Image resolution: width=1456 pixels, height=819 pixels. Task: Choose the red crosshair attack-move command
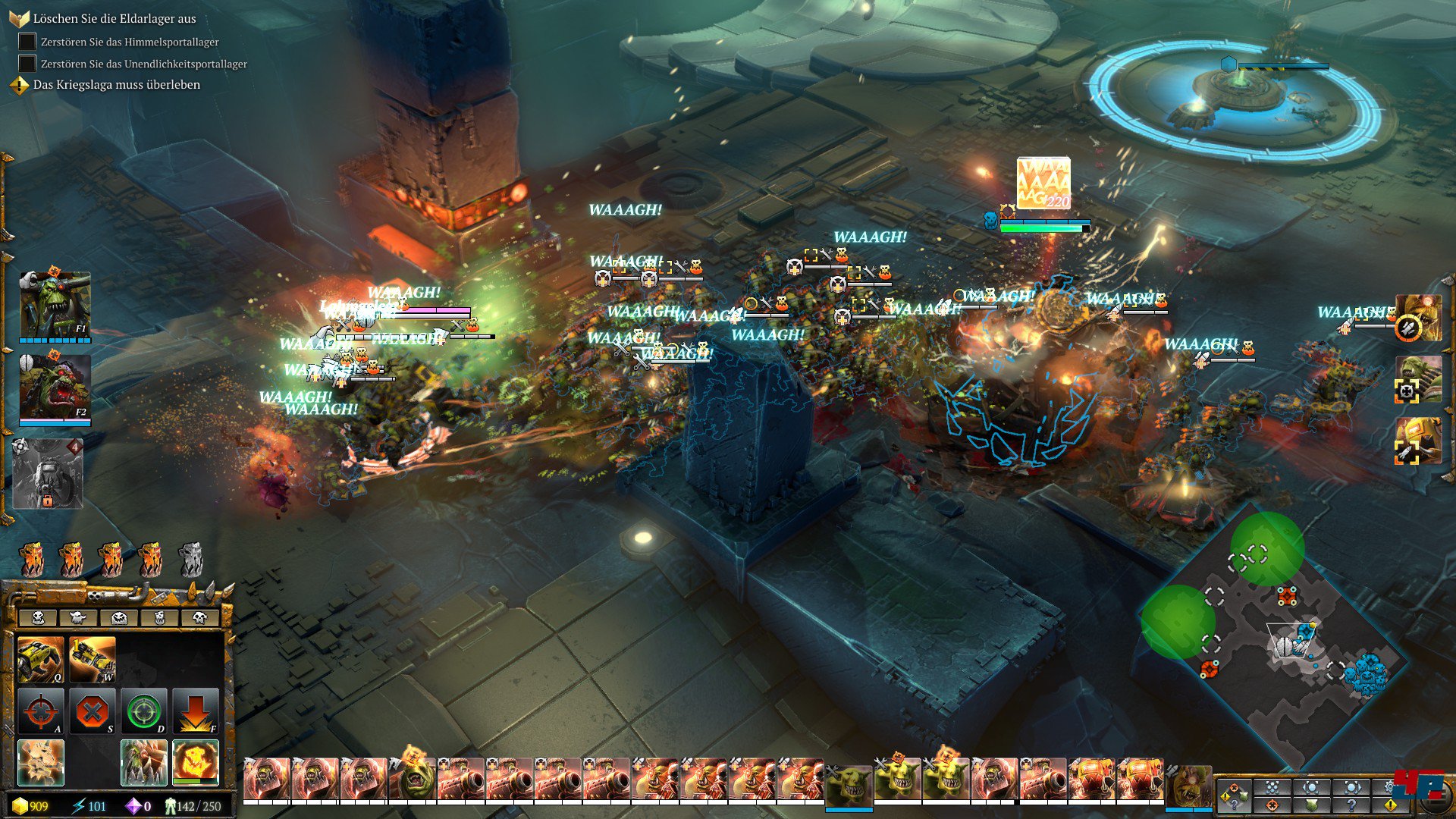coord(40,711)
